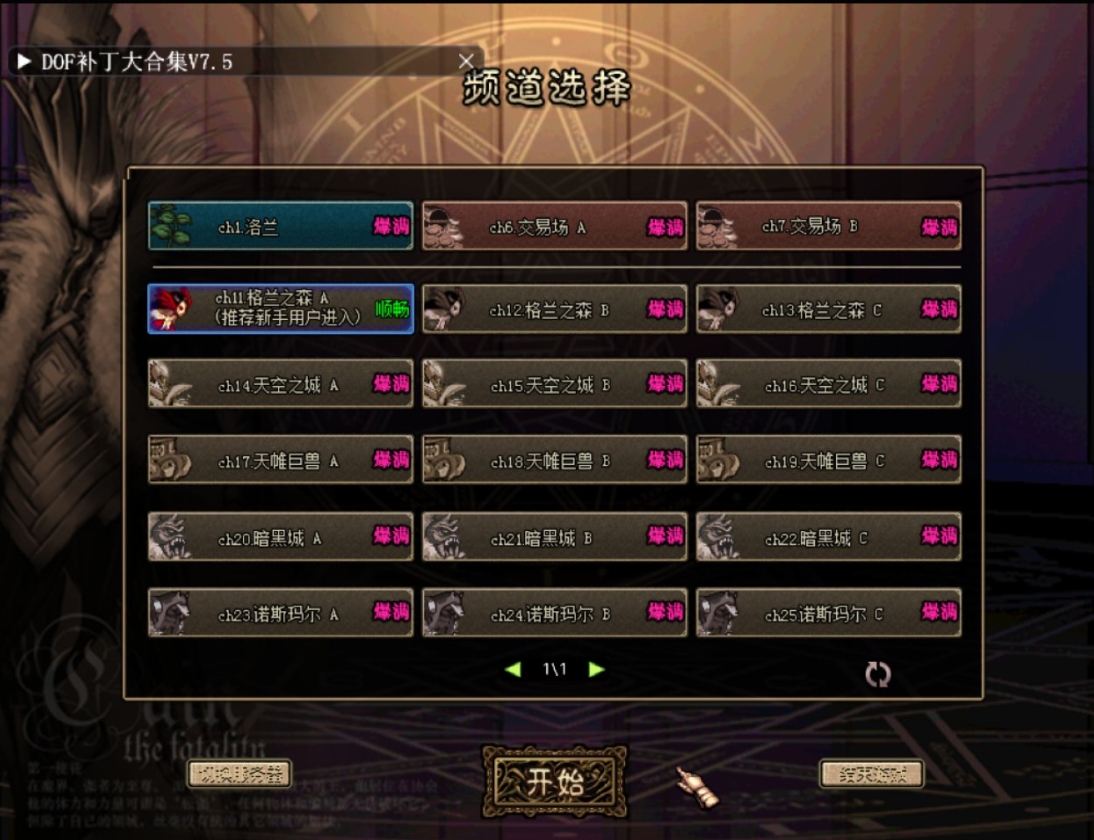Choose ch22 暗黑城 C channel
Viewport: 1094px width, 840px height.
828,537
